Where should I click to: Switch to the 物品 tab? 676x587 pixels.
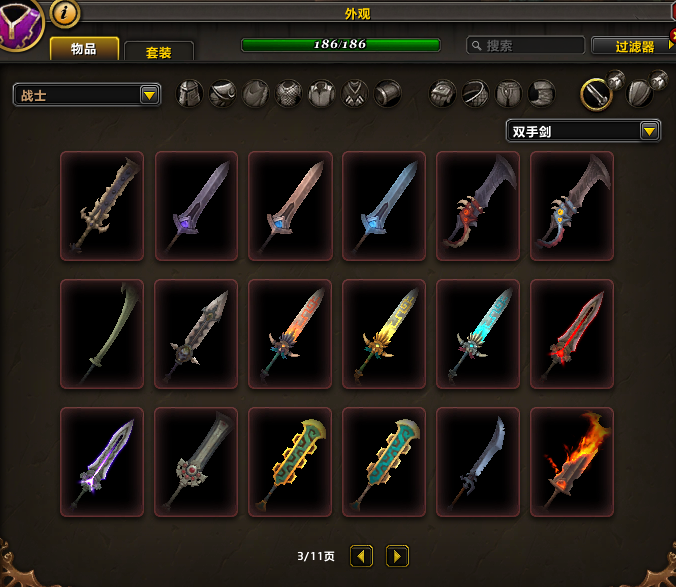pos(84,48)
